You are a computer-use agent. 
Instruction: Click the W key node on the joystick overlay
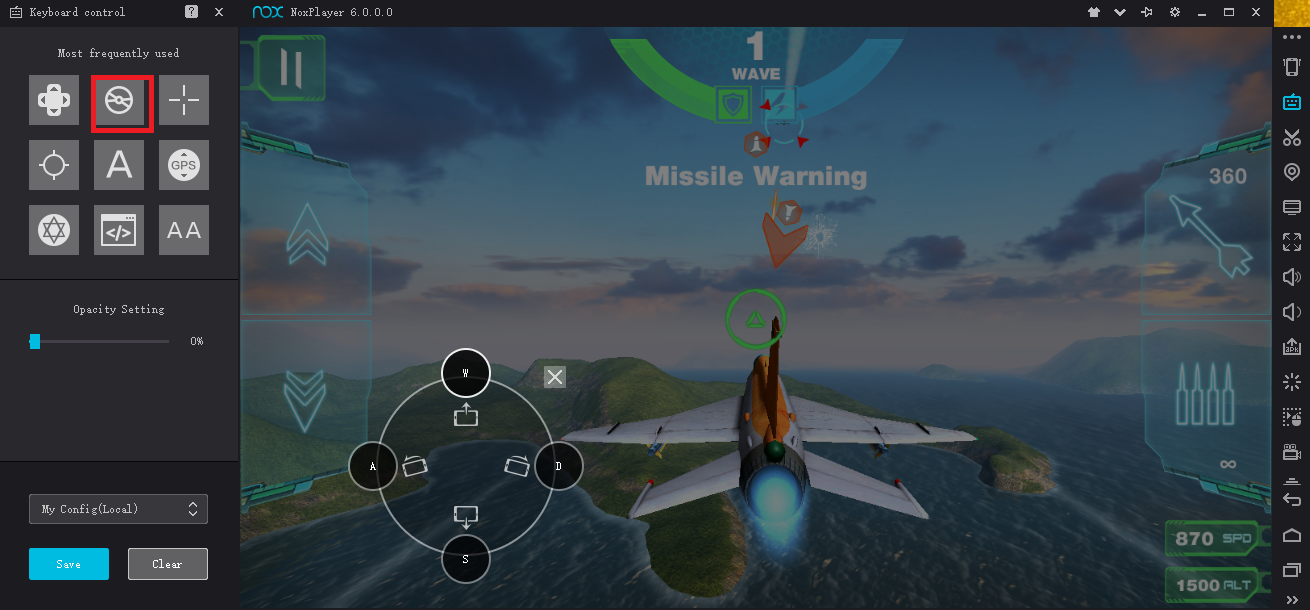tap(465, 372)
